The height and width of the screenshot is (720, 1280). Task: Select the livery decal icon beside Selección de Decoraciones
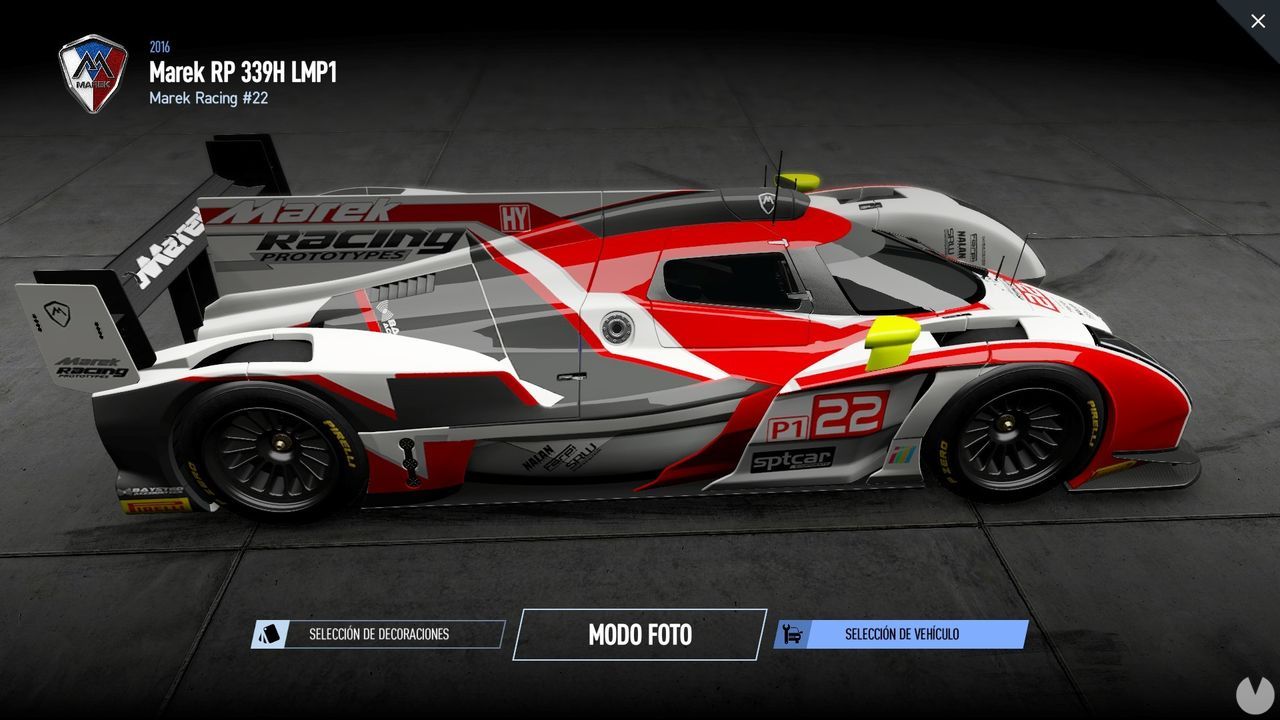(x=268, y=633)
